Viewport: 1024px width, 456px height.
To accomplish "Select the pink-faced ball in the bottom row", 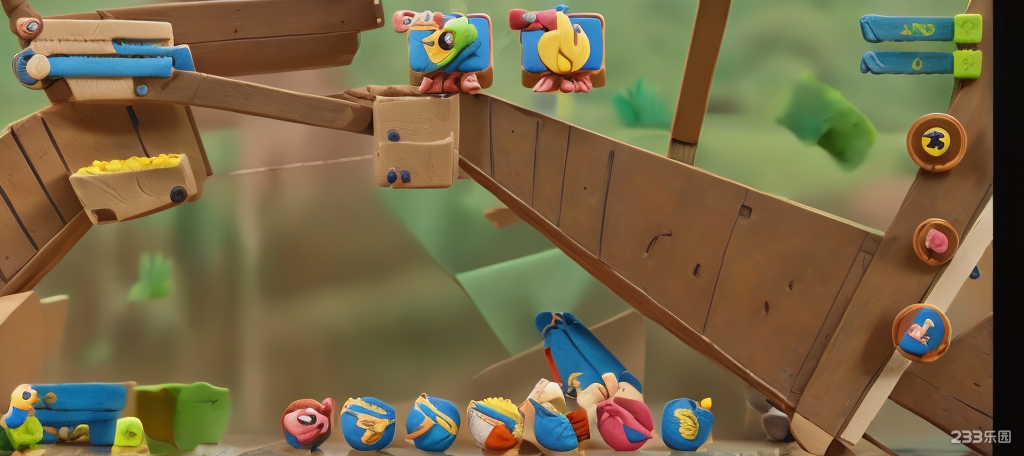I will (307, 422).
